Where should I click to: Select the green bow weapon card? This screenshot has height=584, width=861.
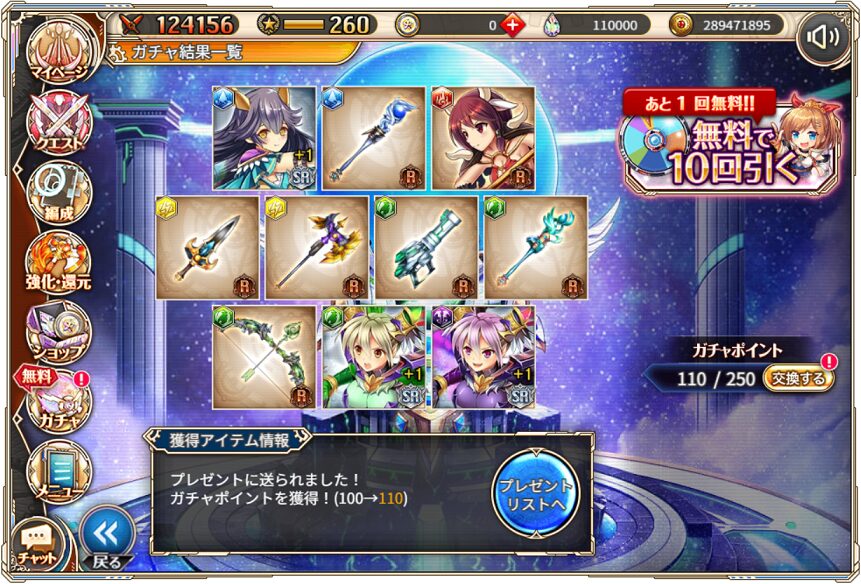pos(265,357)
